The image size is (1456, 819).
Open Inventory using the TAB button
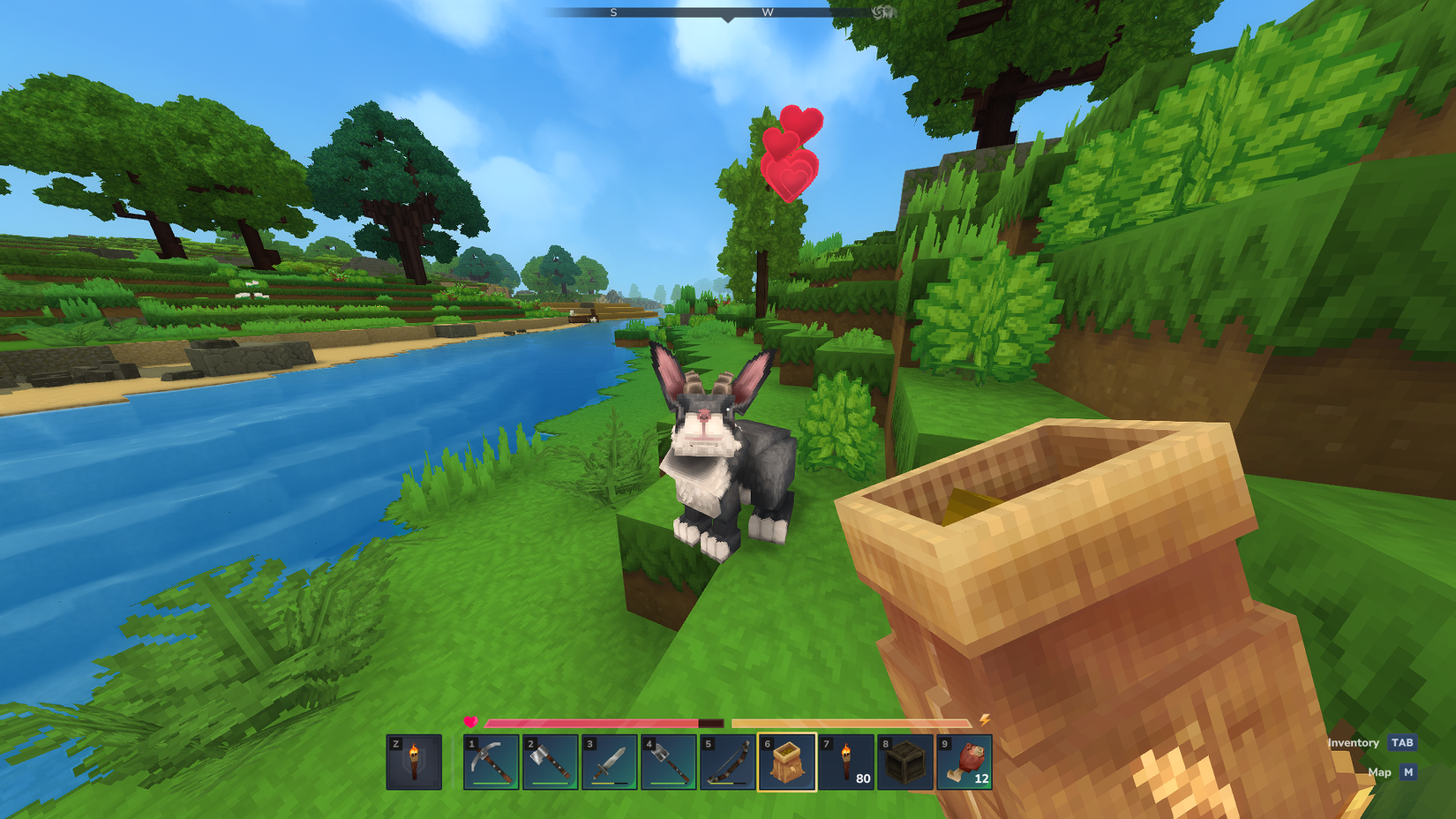point(1403,742)
